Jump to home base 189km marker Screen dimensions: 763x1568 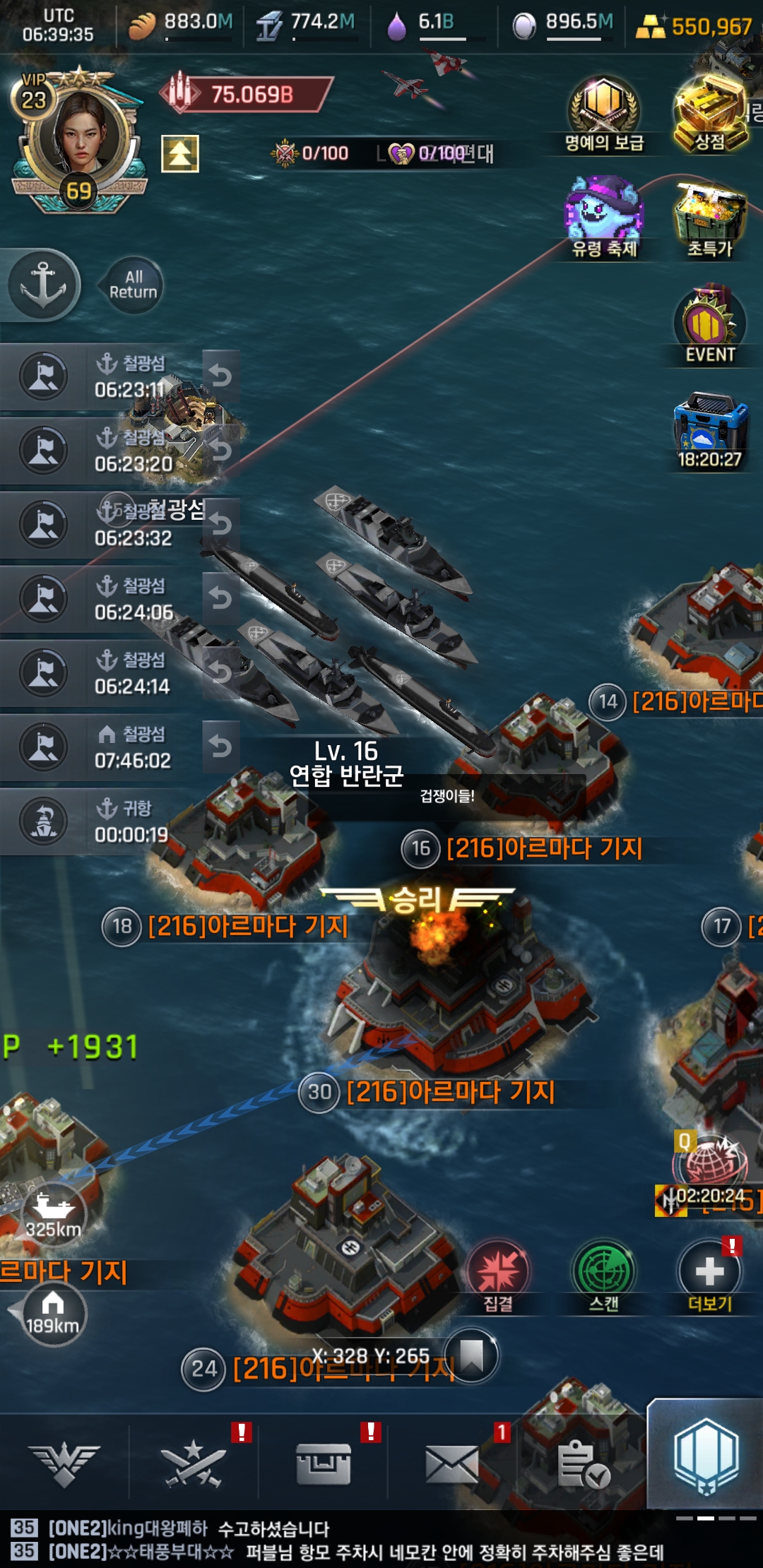click(52, 1315)
